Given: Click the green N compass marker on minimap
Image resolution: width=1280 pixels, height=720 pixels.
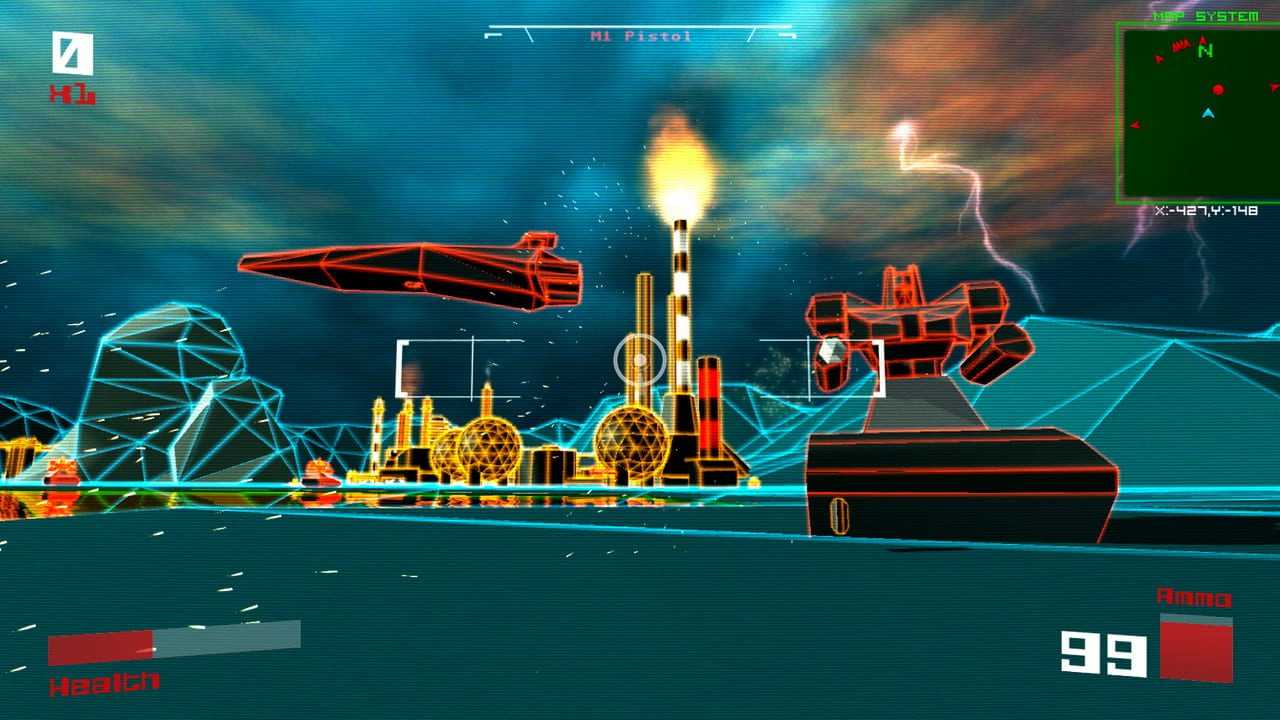Looking at the screenshot, I should 1206,50.
